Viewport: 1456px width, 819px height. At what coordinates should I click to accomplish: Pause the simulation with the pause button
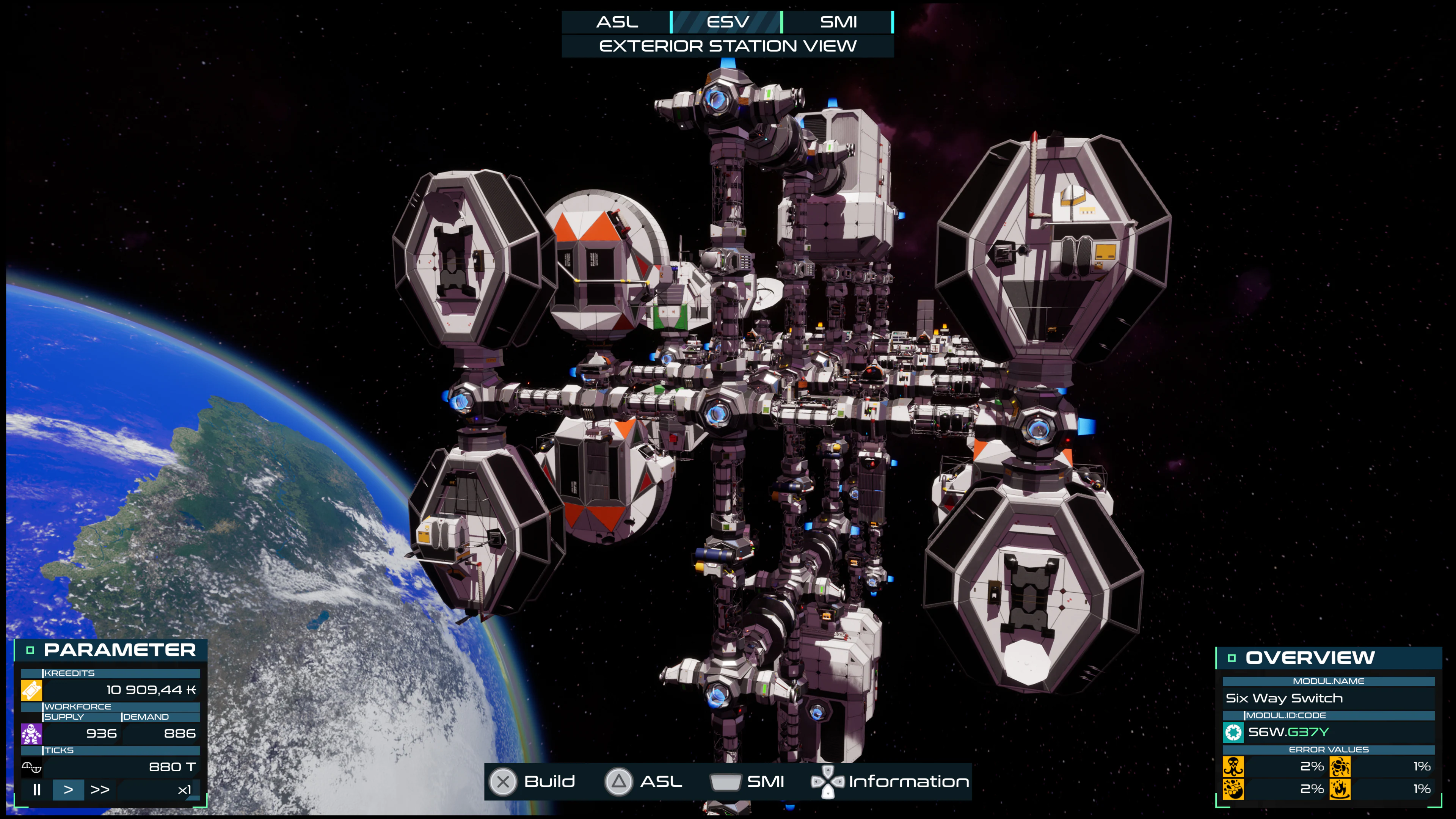(37, 789)
